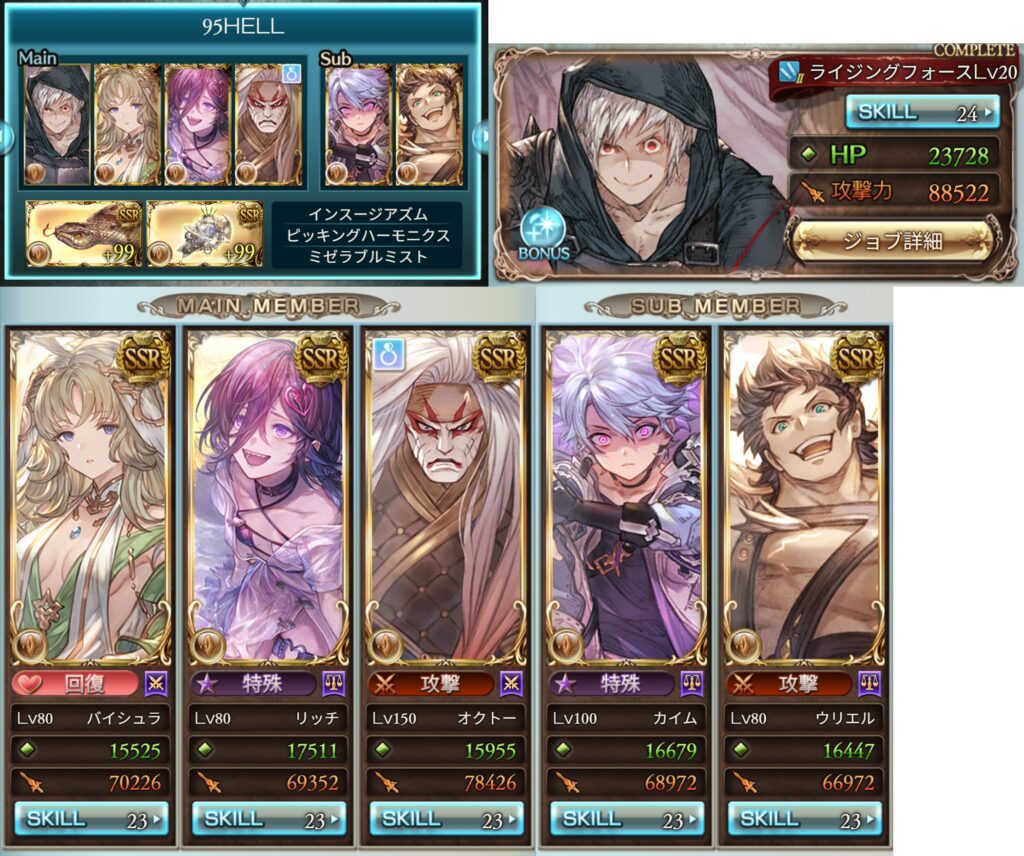Open カイム's SKILL button

(x=626, y=818)
